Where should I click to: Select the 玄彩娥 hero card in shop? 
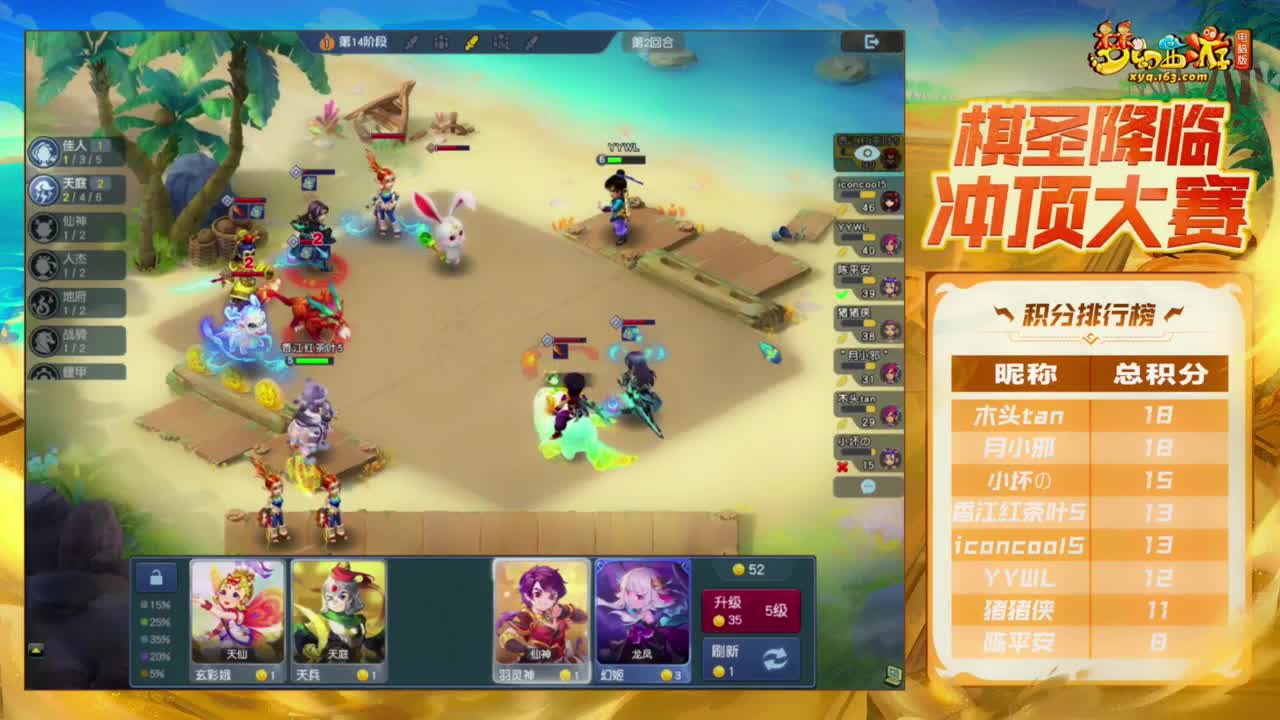(235, 615)
